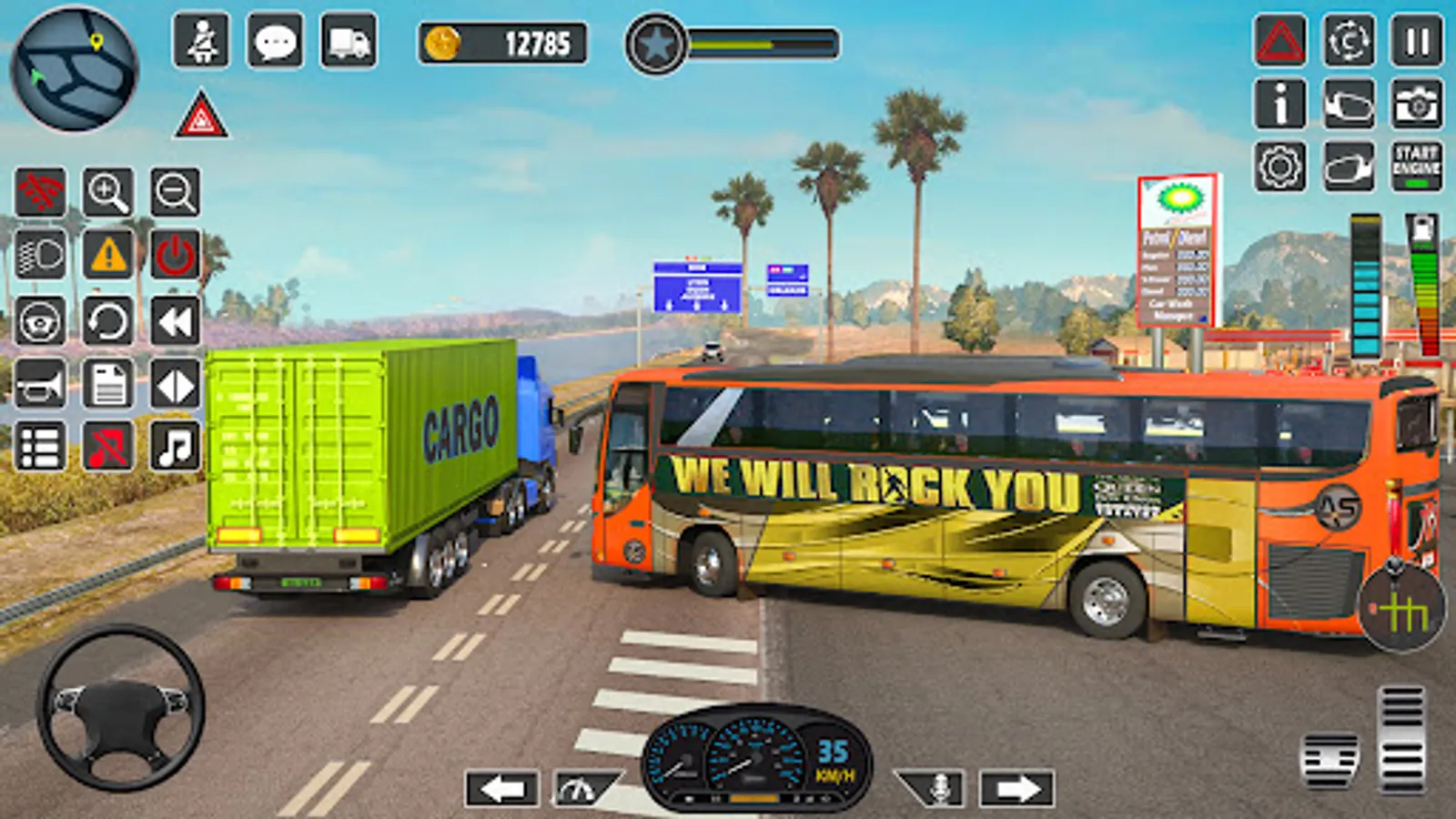Image resolution: width=1456 pixels, height=819 pixels.
Task: Toggle the music note button
Action: tap(175, 446)
